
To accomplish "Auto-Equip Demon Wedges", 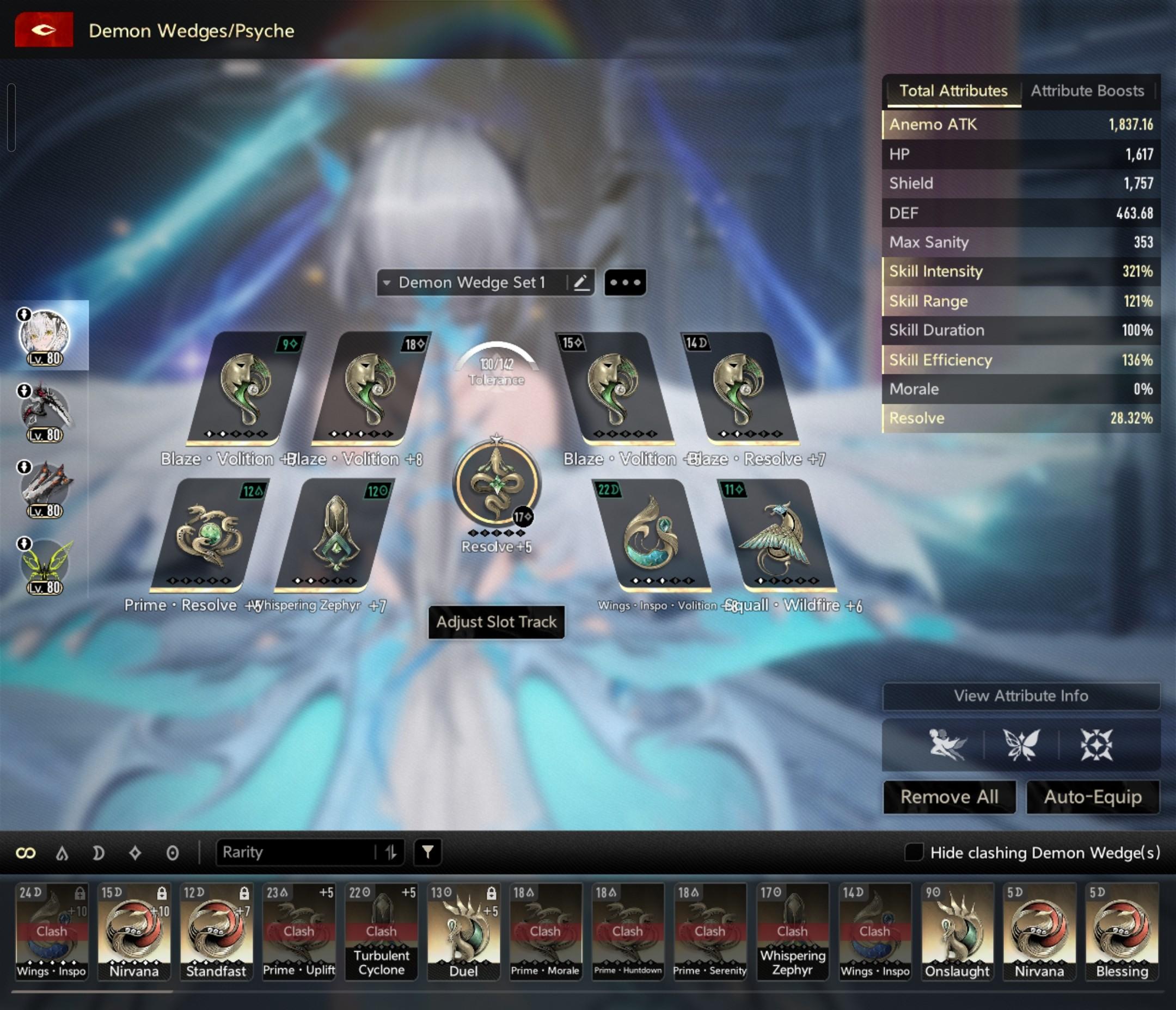I will click(1093, 797).
